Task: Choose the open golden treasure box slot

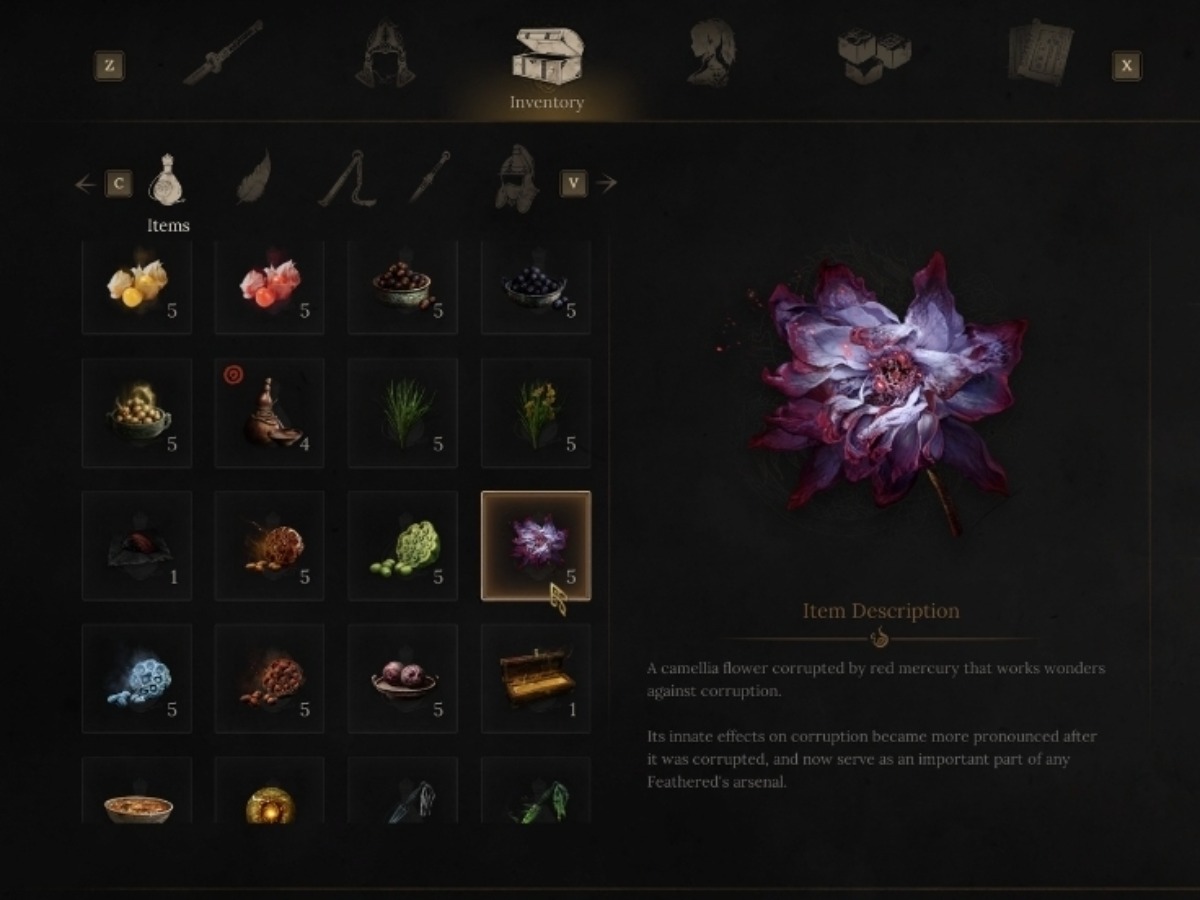Action: pos(536,679)
